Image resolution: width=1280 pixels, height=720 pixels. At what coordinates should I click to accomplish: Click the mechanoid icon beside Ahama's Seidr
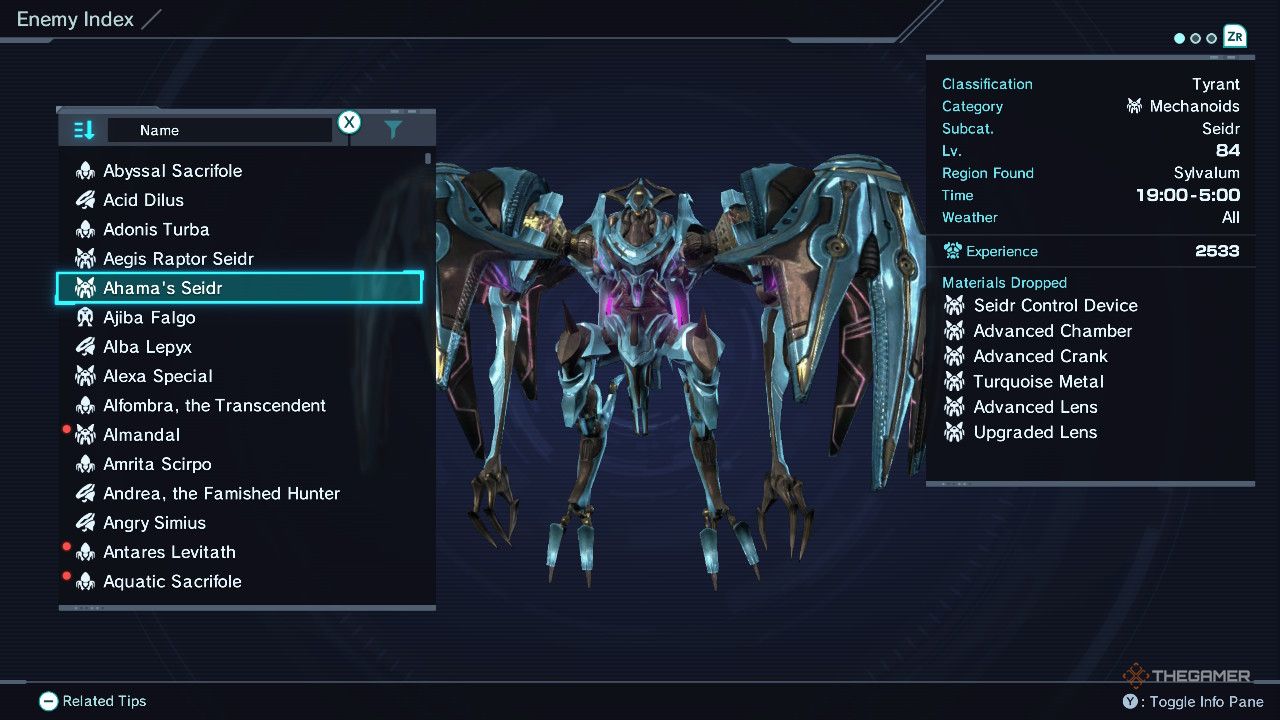pyautogui.click(x=85, y=287)
